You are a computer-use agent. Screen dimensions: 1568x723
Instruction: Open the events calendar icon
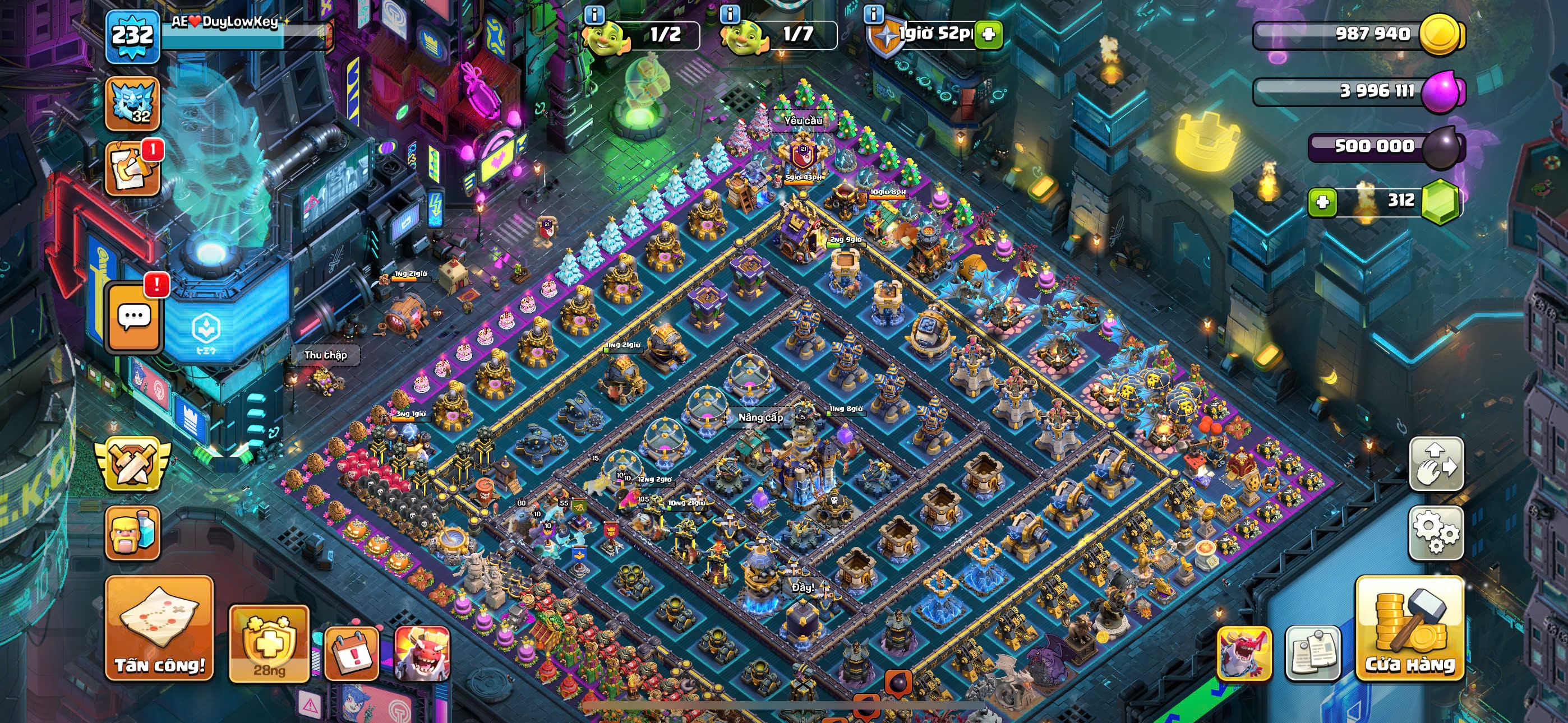pyautogui.click(x=351, y=654)
